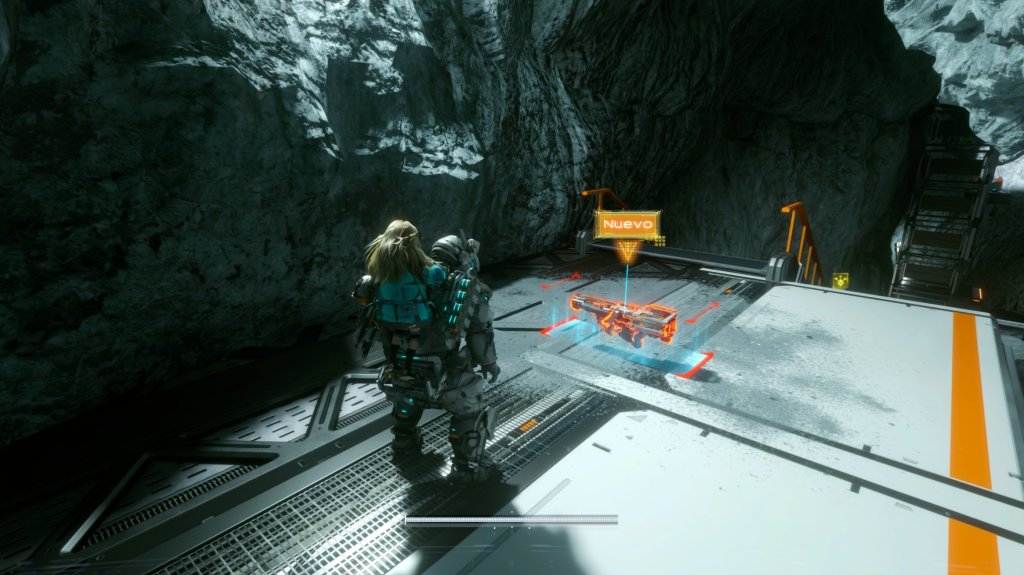Select the orange "Nuevo" item tag
The height and width of the screenshot is (575, 1024).
point(627,225)
